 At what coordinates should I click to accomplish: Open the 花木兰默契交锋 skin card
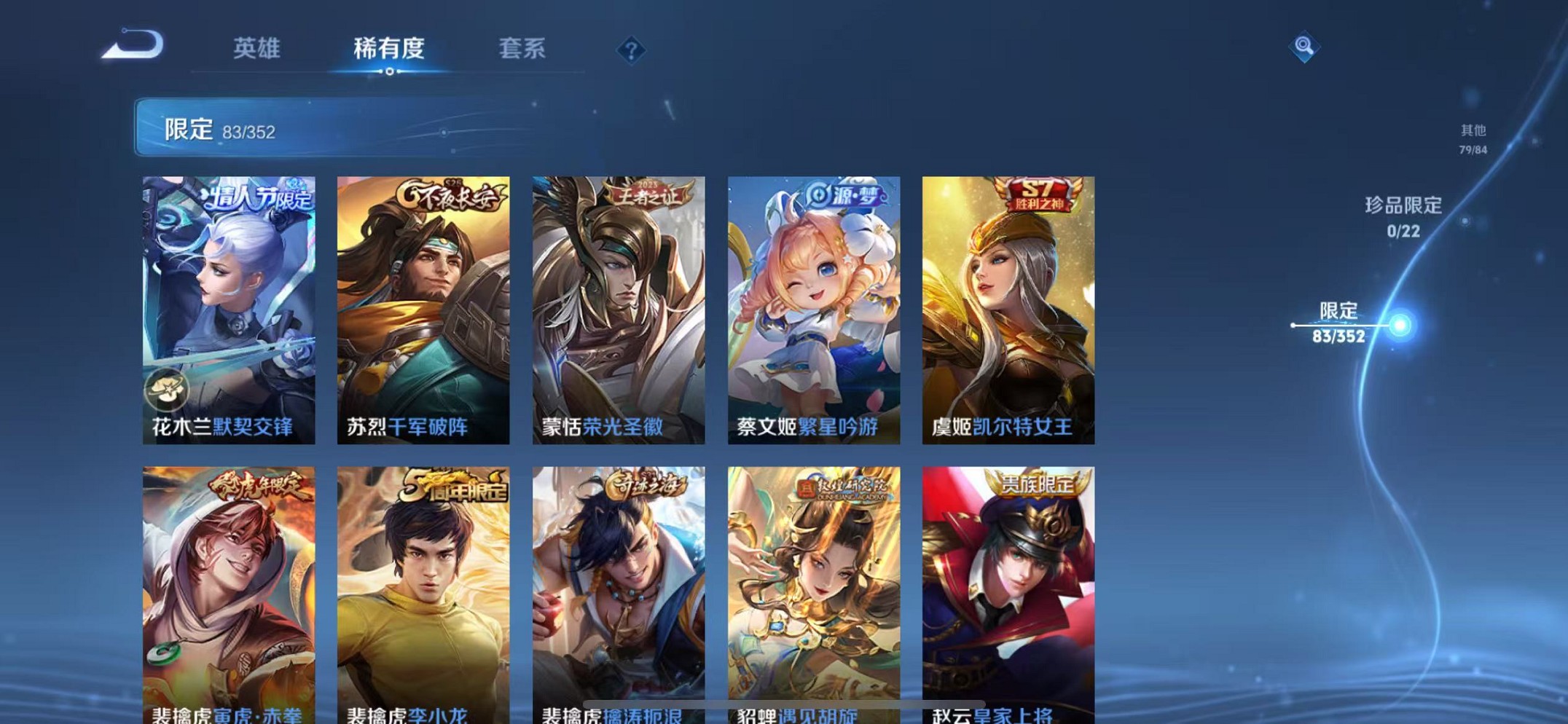click(228, 310)
